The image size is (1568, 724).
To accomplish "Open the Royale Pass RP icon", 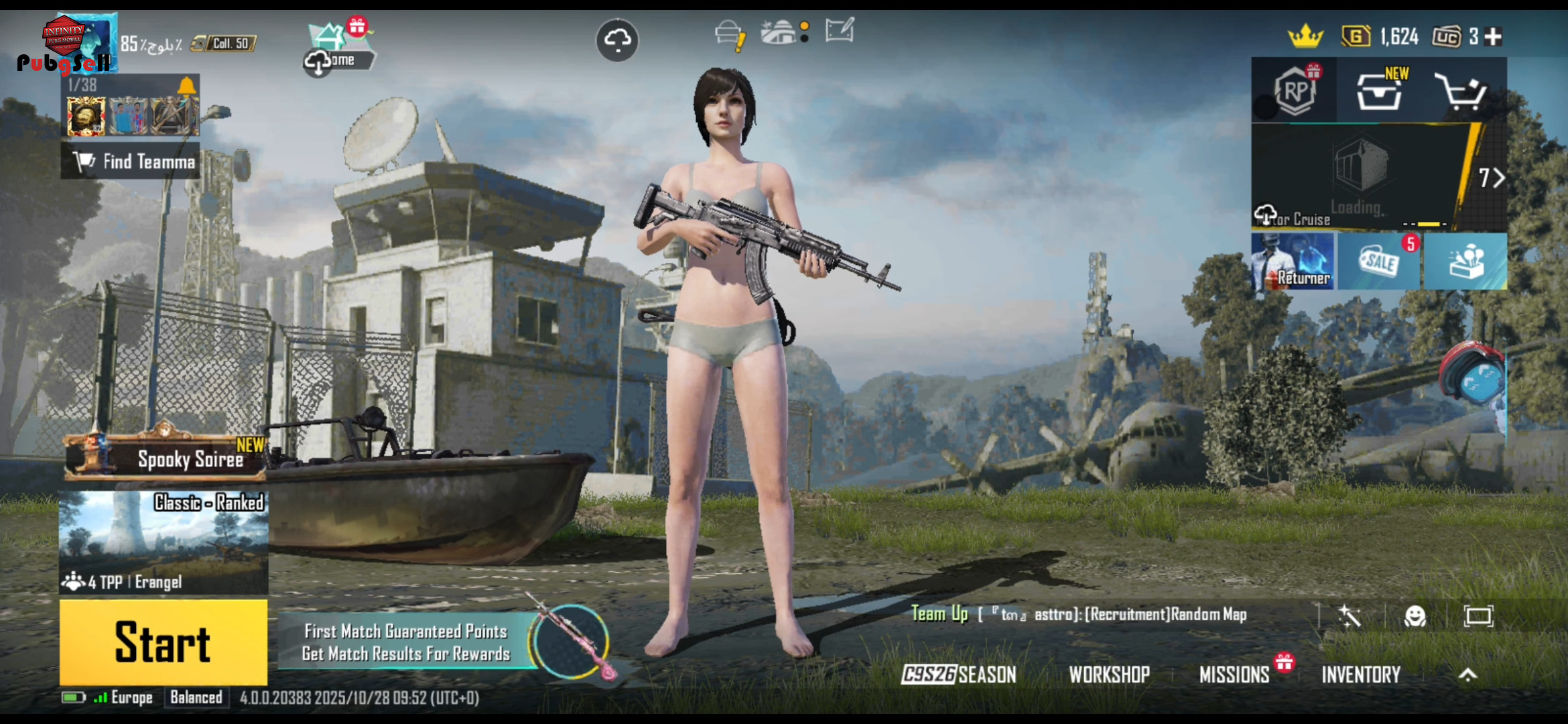I will 1295,90.
